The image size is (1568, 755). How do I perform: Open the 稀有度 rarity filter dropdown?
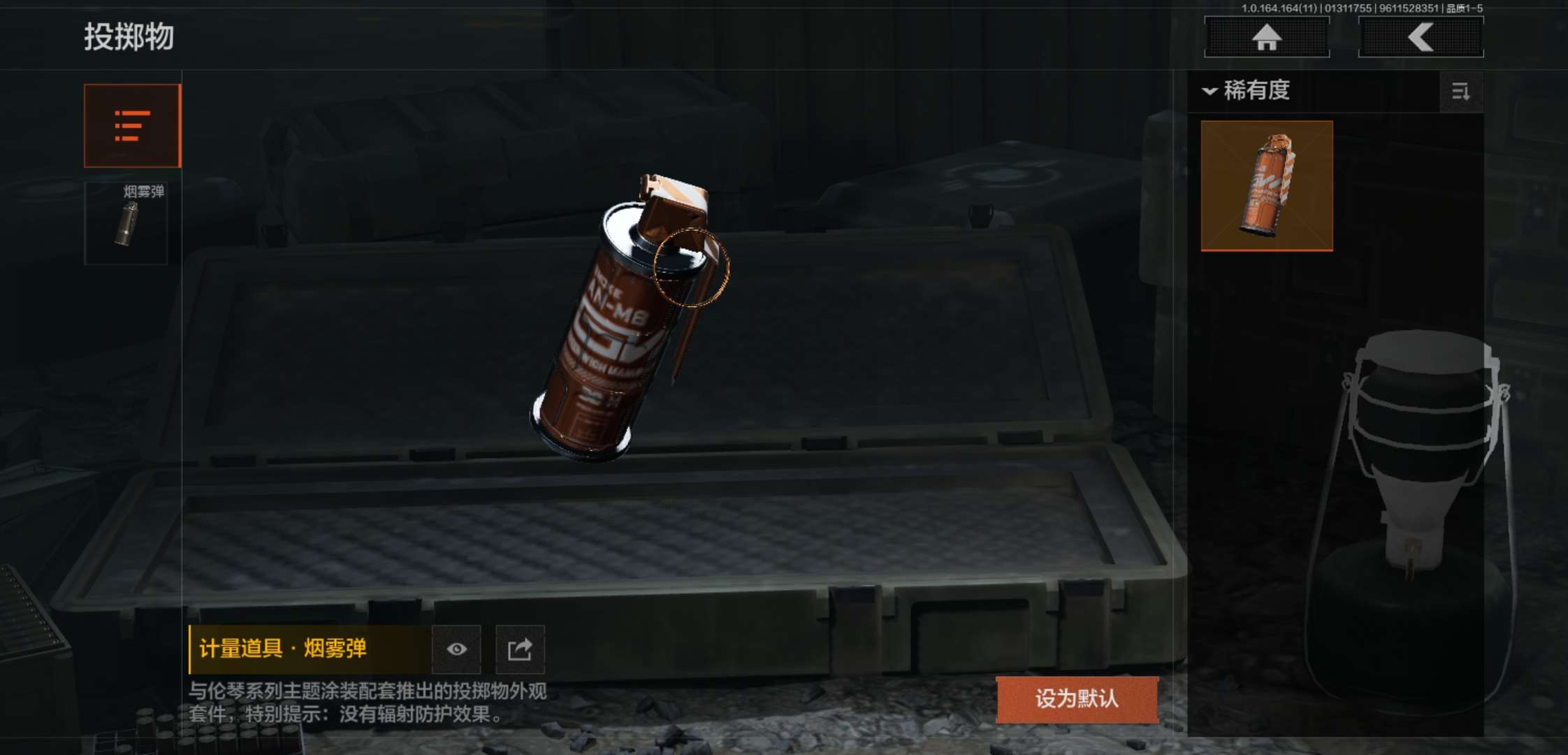(x=1248, y=91)
